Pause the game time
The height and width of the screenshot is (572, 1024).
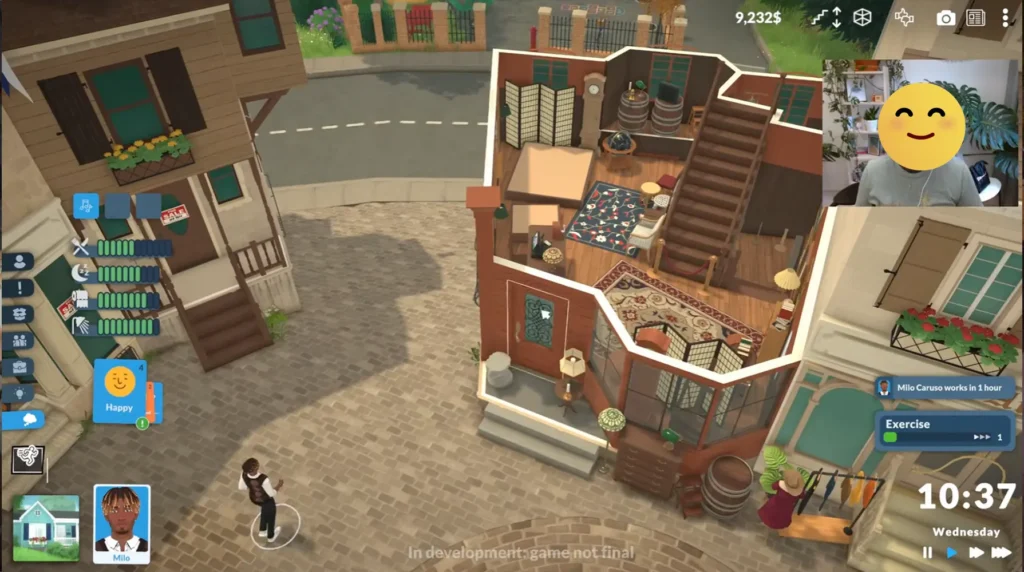click(x=927, y=553)
